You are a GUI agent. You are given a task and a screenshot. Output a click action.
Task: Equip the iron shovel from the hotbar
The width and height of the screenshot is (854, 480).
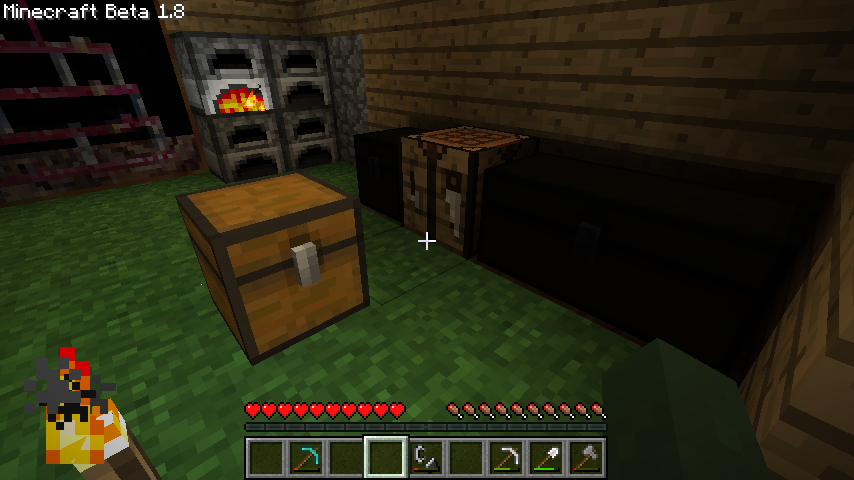tap(546, 459)
